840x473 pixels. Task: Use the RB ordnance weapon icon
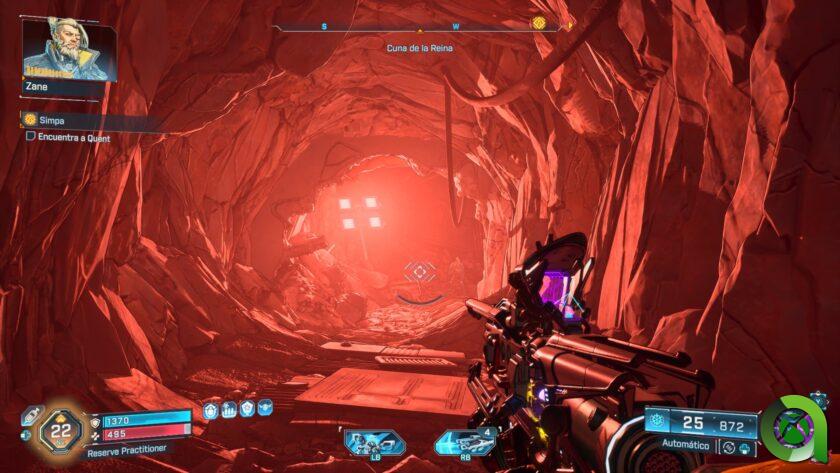coord(465,440)
